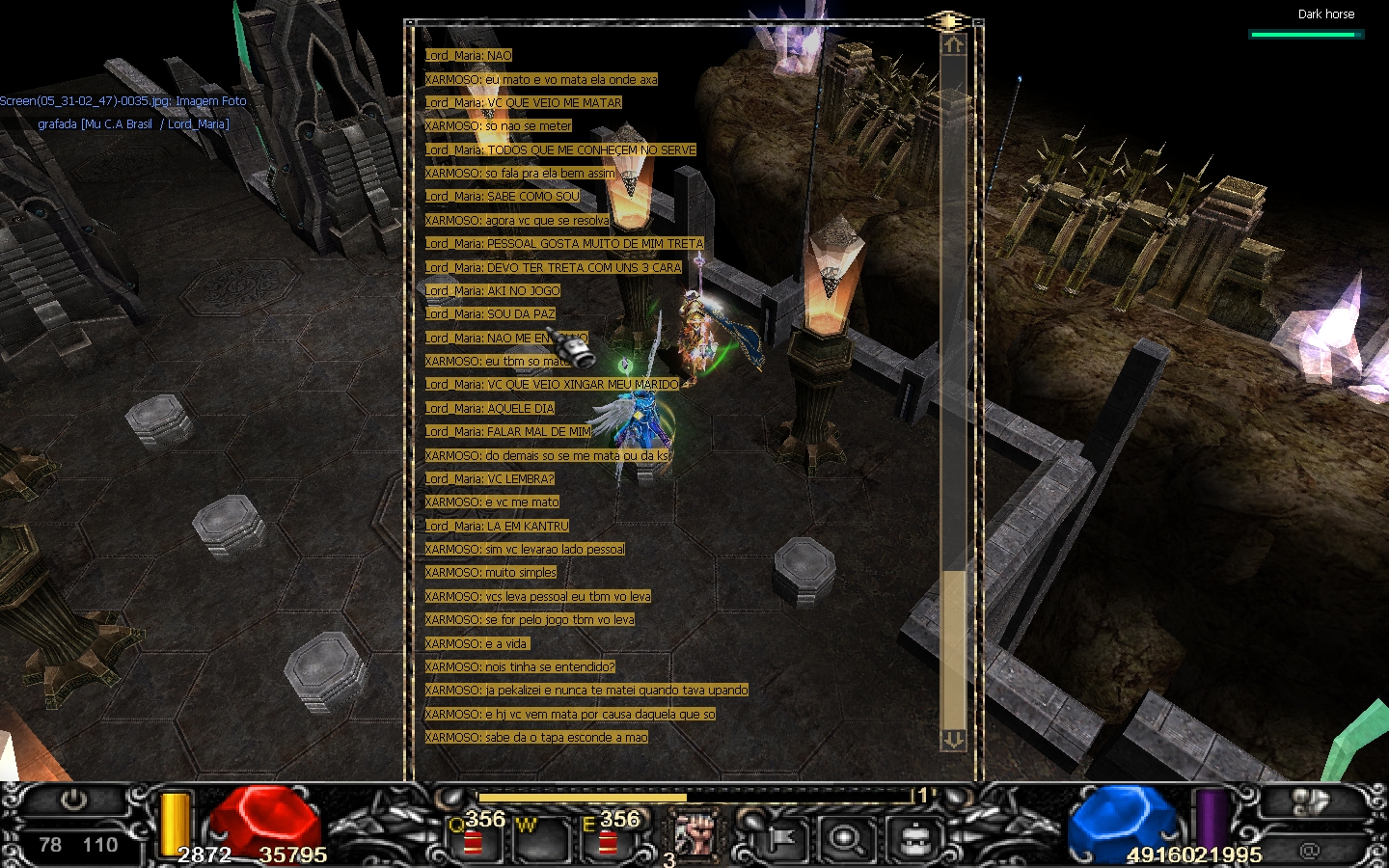The height and width of the screenshot is (868, 1389).
Task: Click the small button at the chat window's corner
Action: [949, 21]
